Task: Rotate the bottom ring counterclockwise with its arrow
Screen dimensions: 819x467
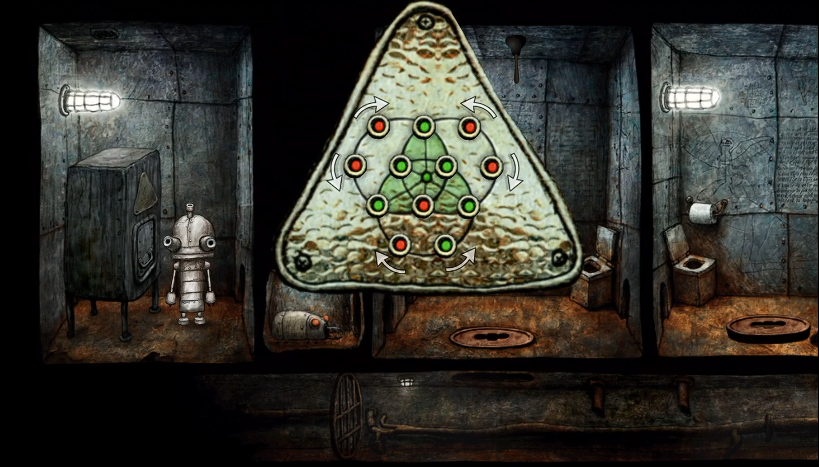Action: (x=458, y=263)
